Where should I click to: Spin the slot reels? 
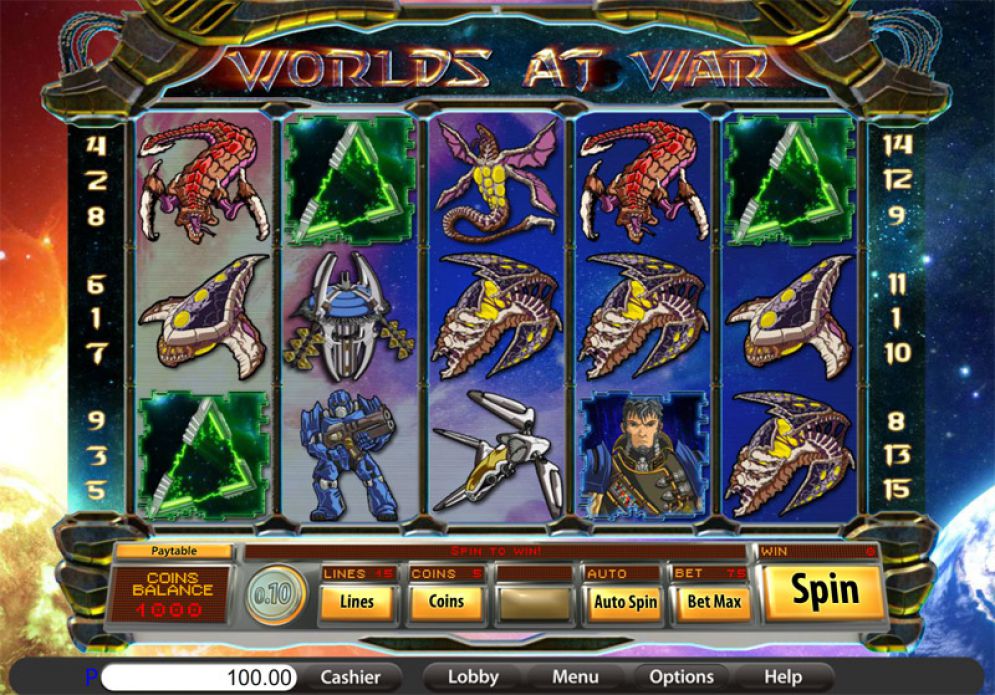tap(825, 592)
